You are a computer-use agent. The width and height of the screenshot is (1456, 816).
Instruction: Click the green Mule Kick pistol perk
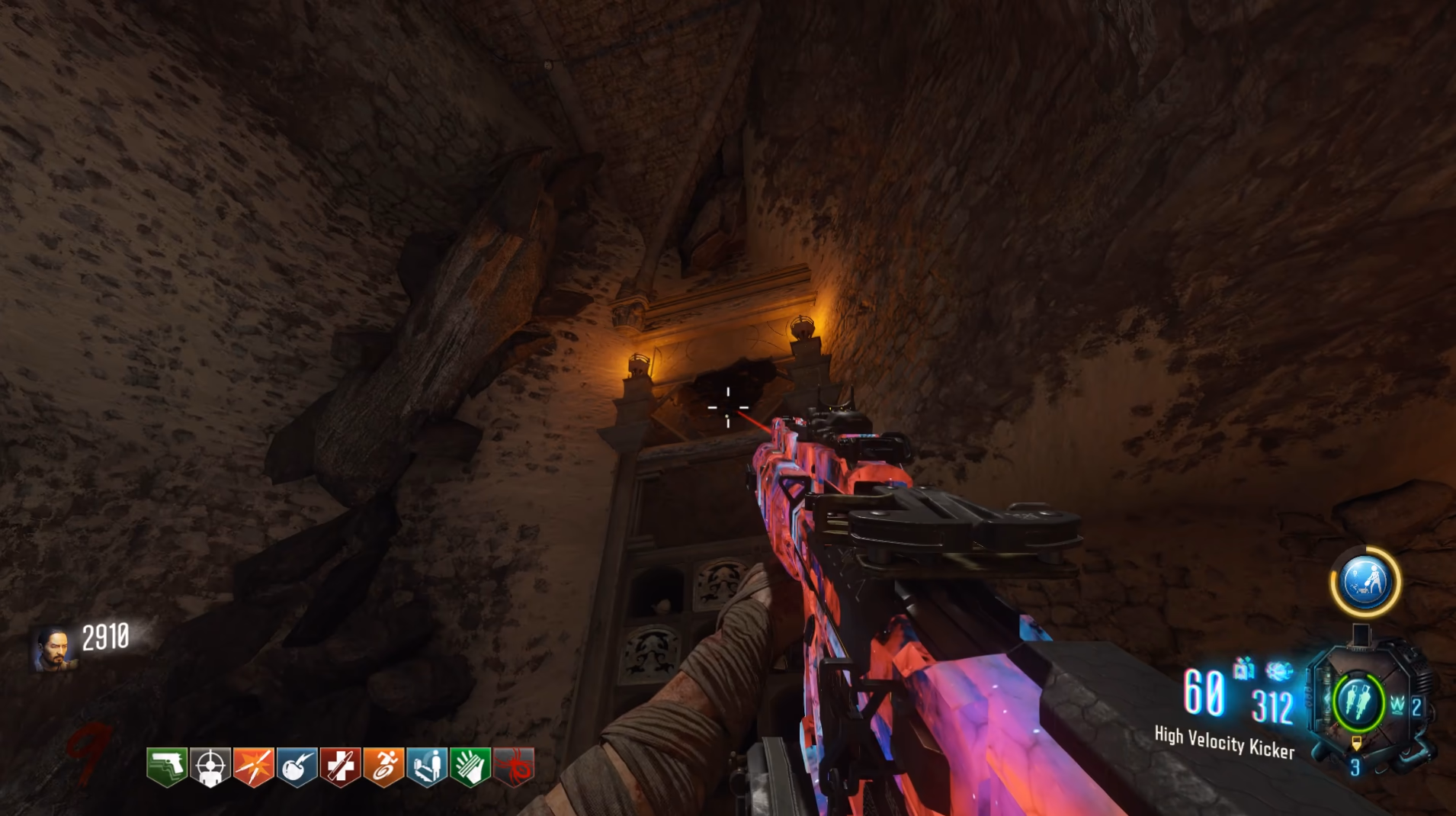(166, 766)
